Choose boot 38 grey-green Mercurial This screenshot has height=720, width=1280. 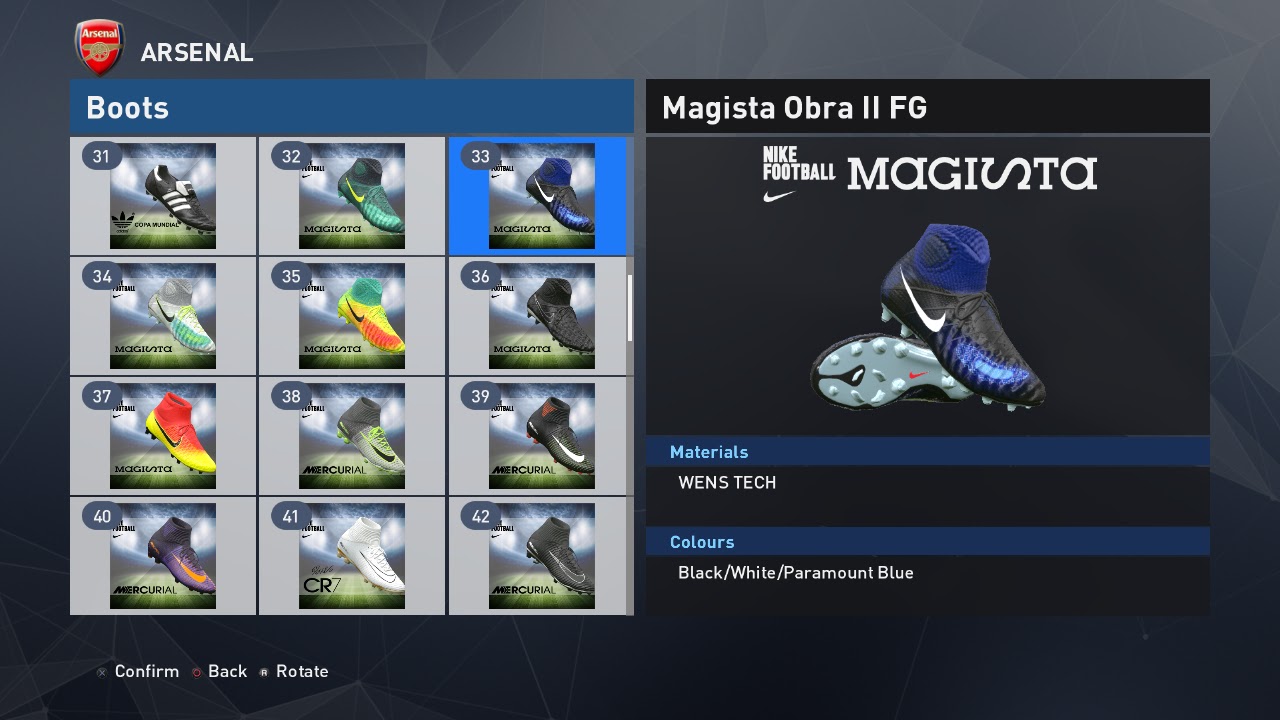click(352, 436)
